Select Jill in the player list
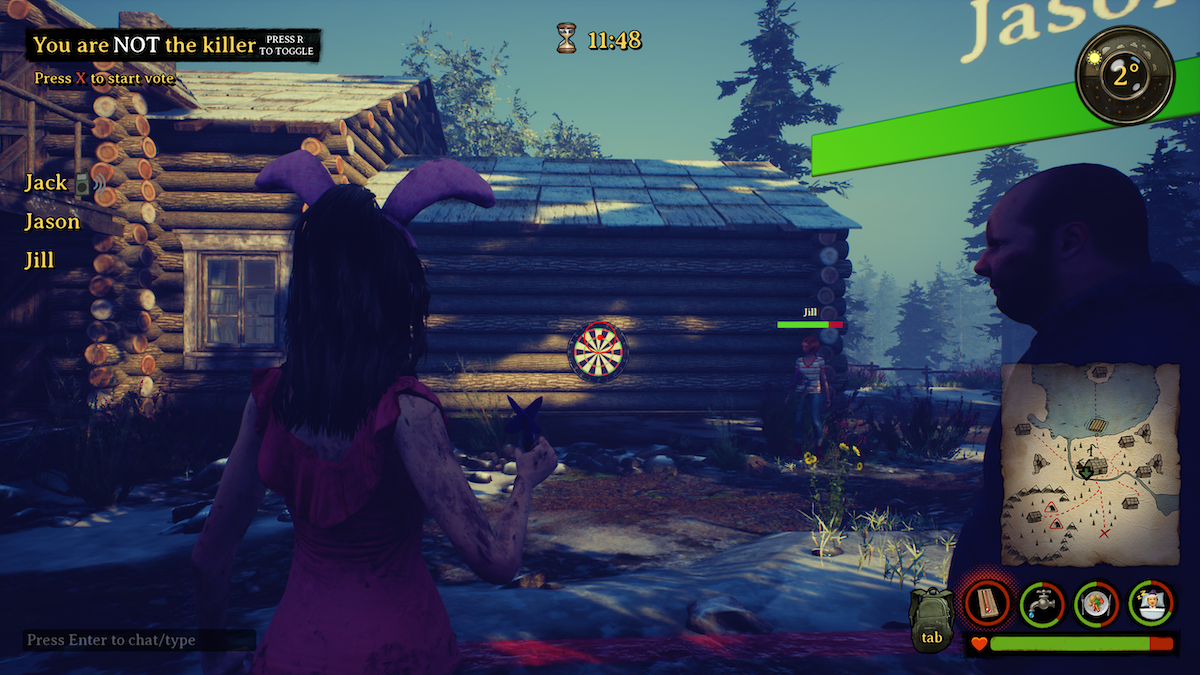1200x675 pixels. click(39, 261)
